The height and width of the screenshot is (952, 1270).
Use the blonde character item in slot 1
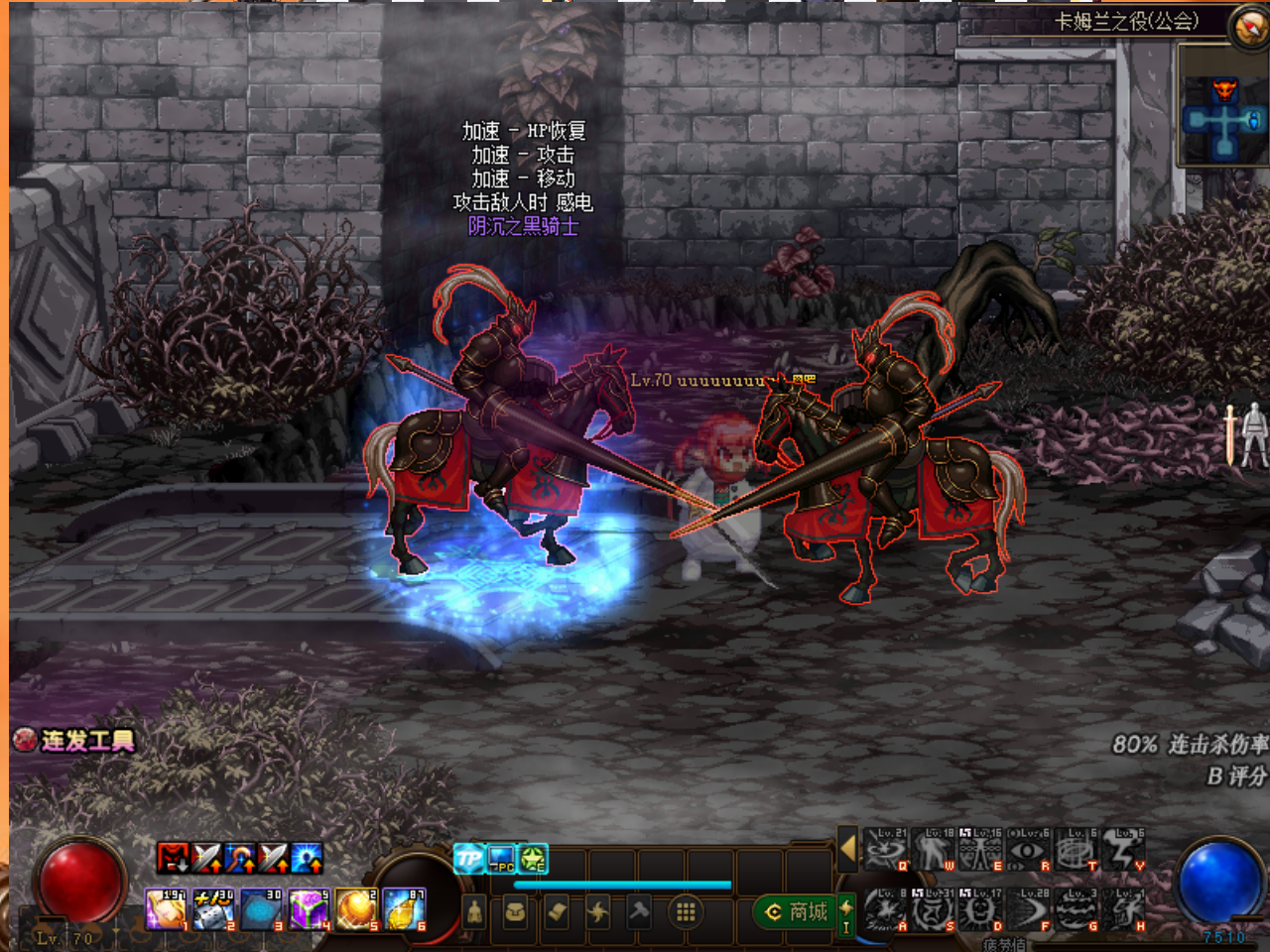click(166, 909)
